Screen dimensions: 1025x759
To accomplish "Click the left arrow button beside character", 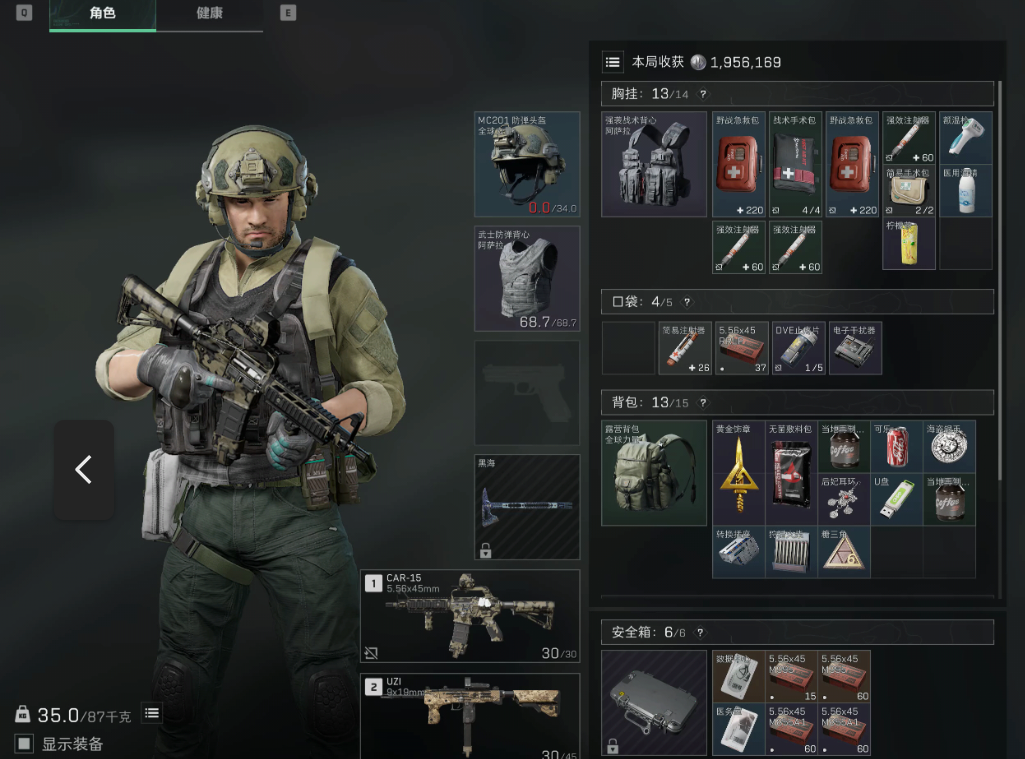I will click(83, 470).
